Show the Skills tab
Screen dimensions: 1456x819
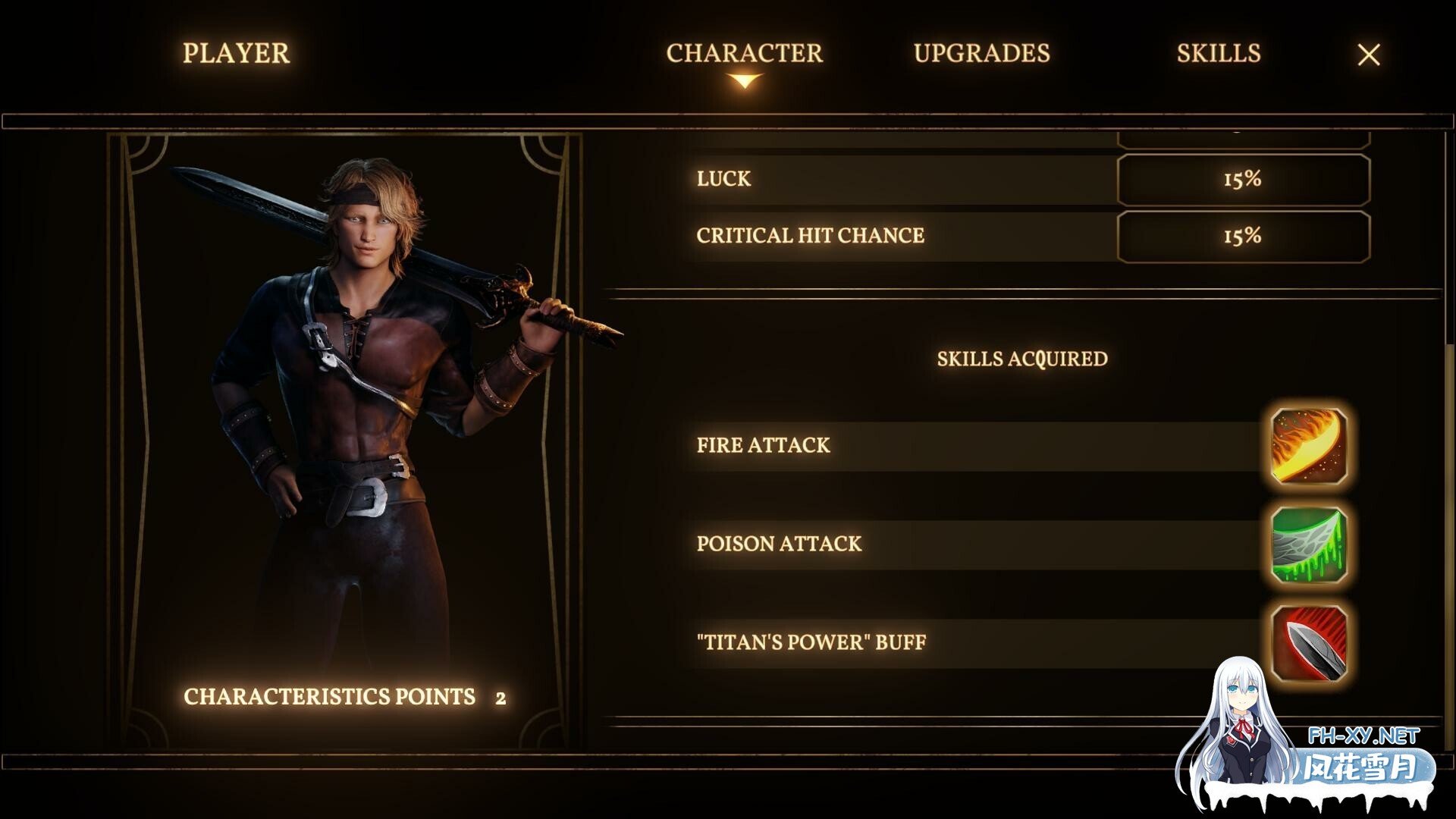pos(1218,53)
